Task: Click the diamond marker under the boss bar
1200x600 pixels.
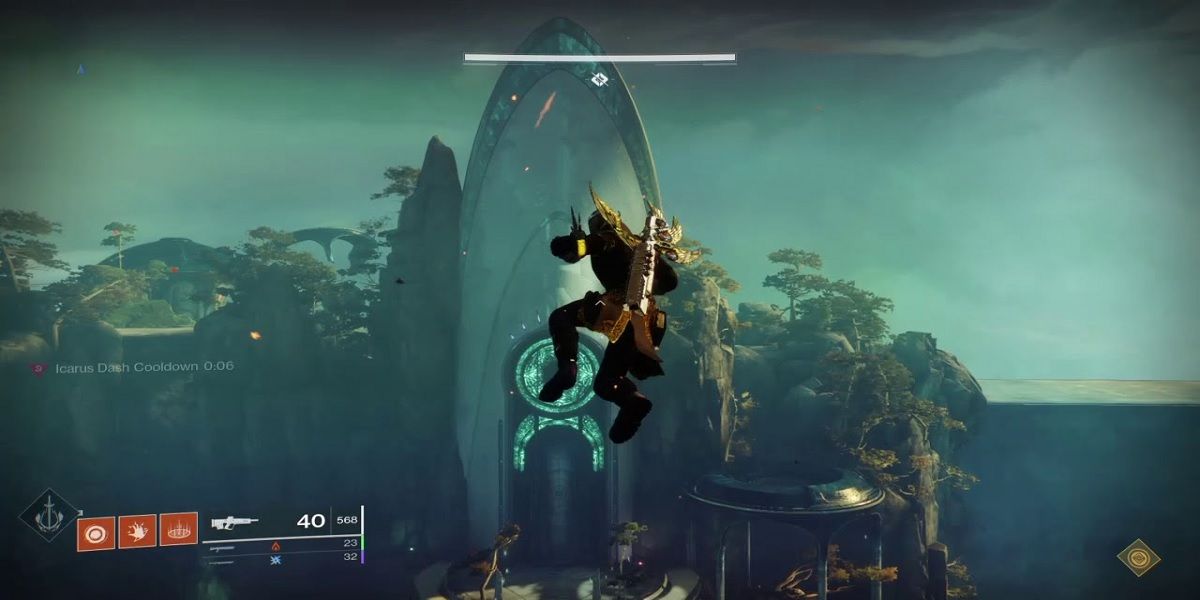Action: (x=599, y=79)
